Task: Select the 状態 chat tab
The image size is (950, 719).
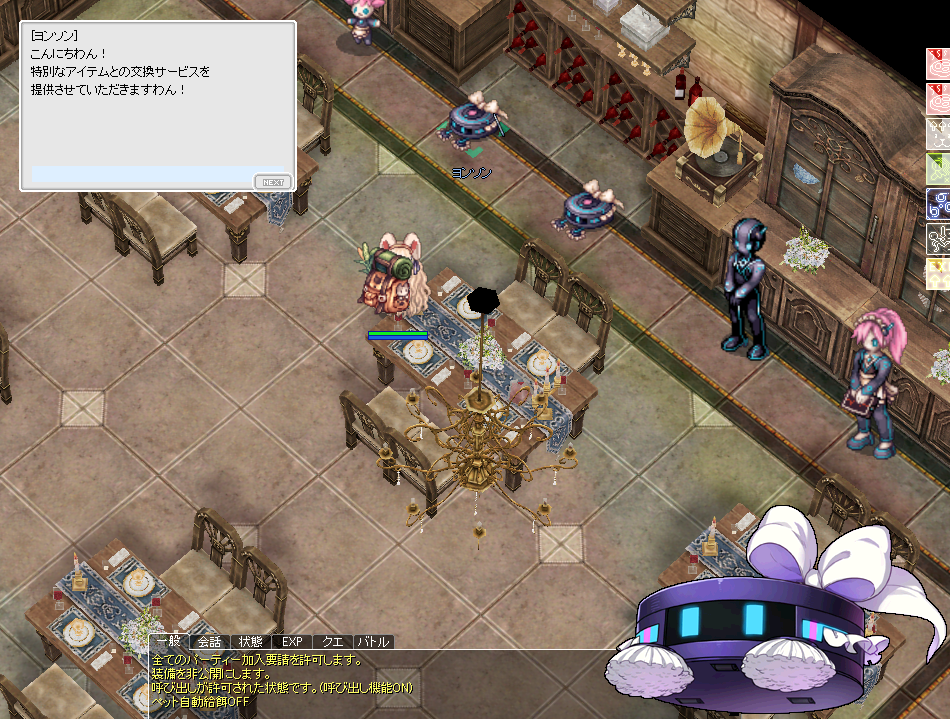Action: pos(251,642)
